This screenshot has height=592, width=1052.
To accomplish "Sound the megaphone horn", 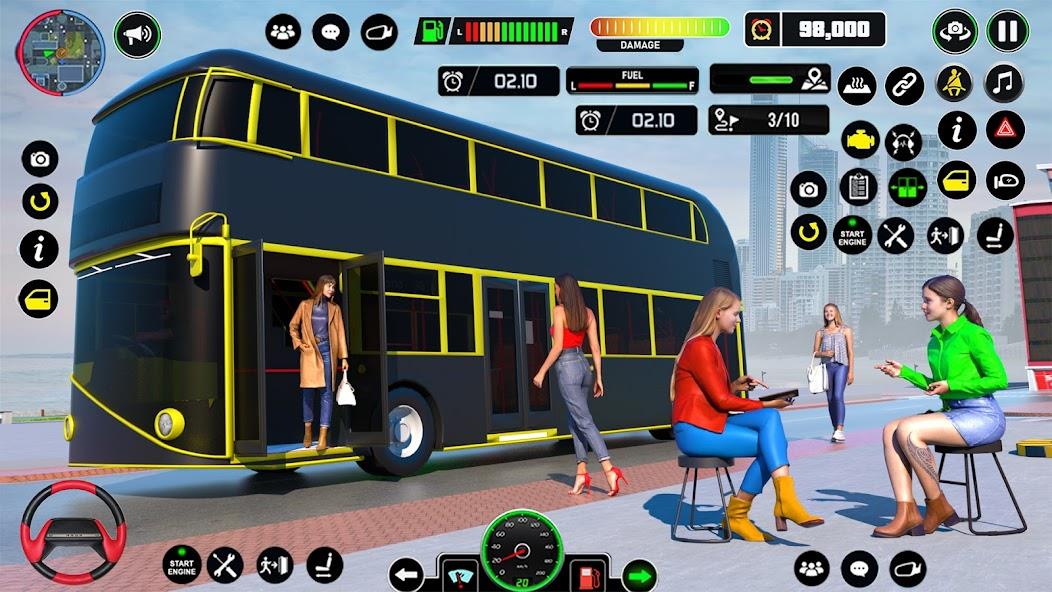I will click(x=138, y=35).
